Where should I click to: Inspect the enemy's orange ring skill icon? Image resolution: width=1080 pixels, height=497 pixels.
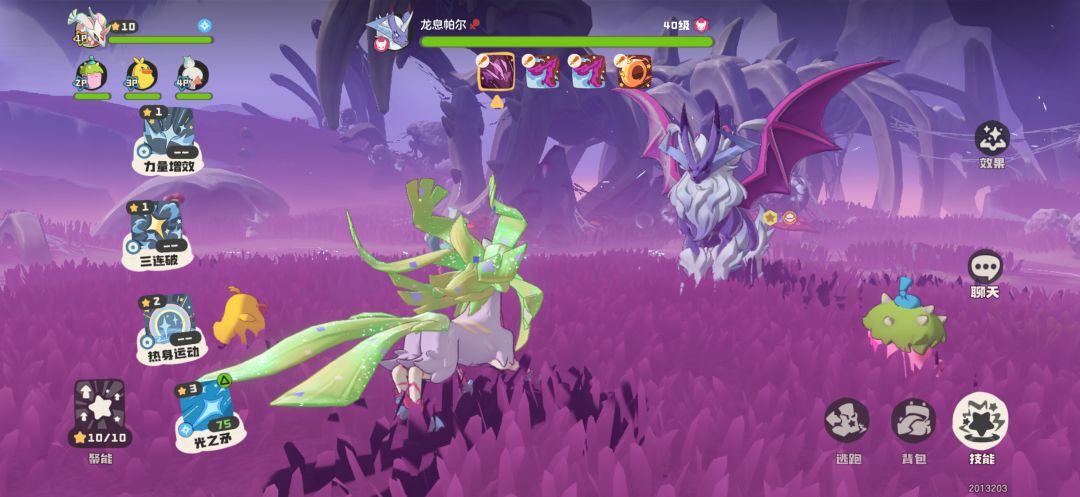coord(631,72)
